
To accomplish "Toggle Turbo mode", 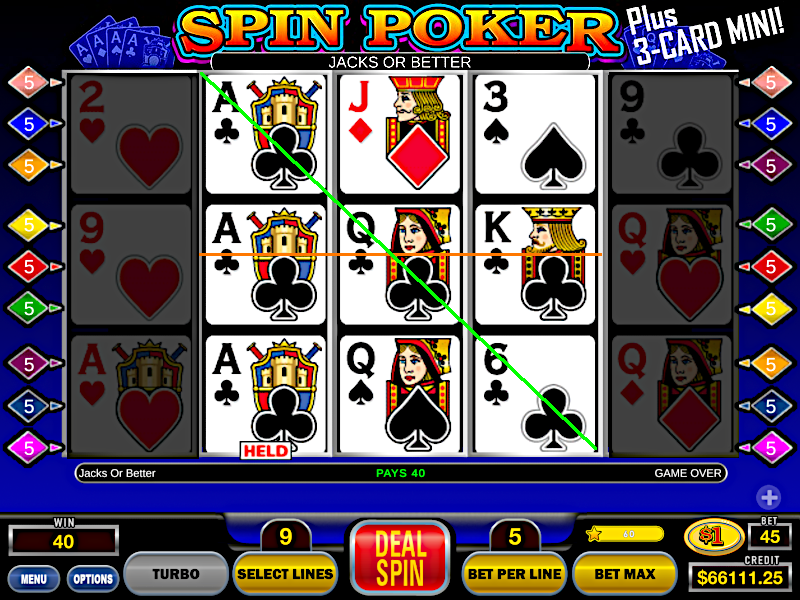I will [x=175, y=574].
